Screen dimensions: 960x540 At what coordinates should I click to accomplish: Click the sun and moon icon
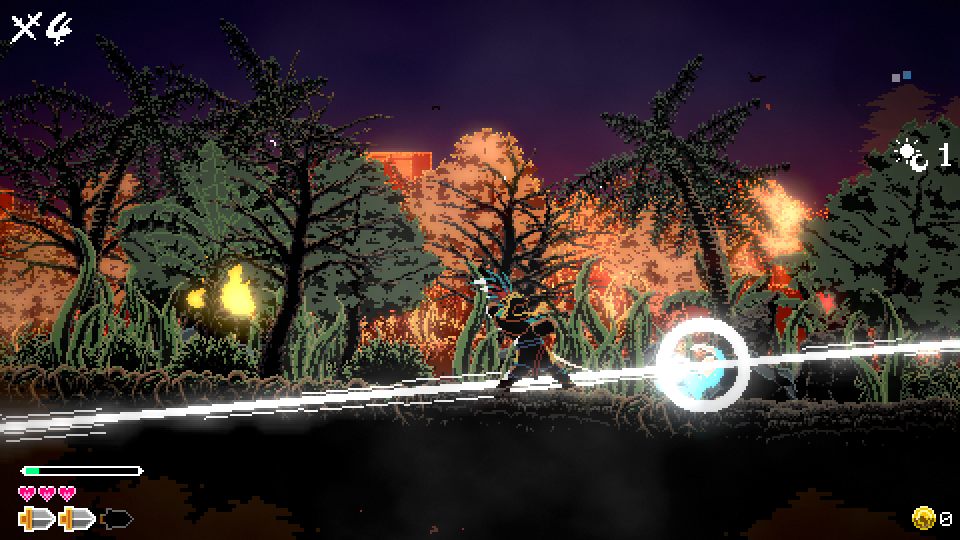(911, 155)
